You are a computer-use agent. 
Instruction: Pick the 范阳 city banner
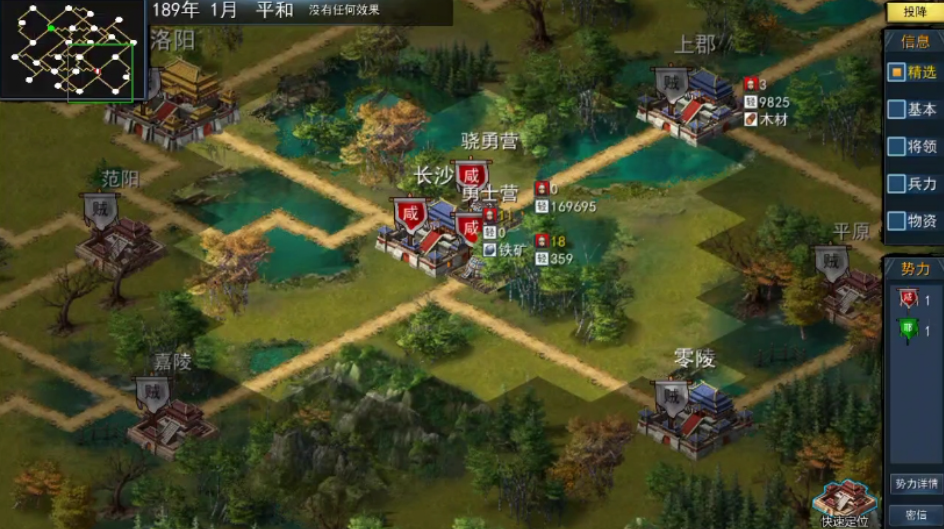coord(99,208)
